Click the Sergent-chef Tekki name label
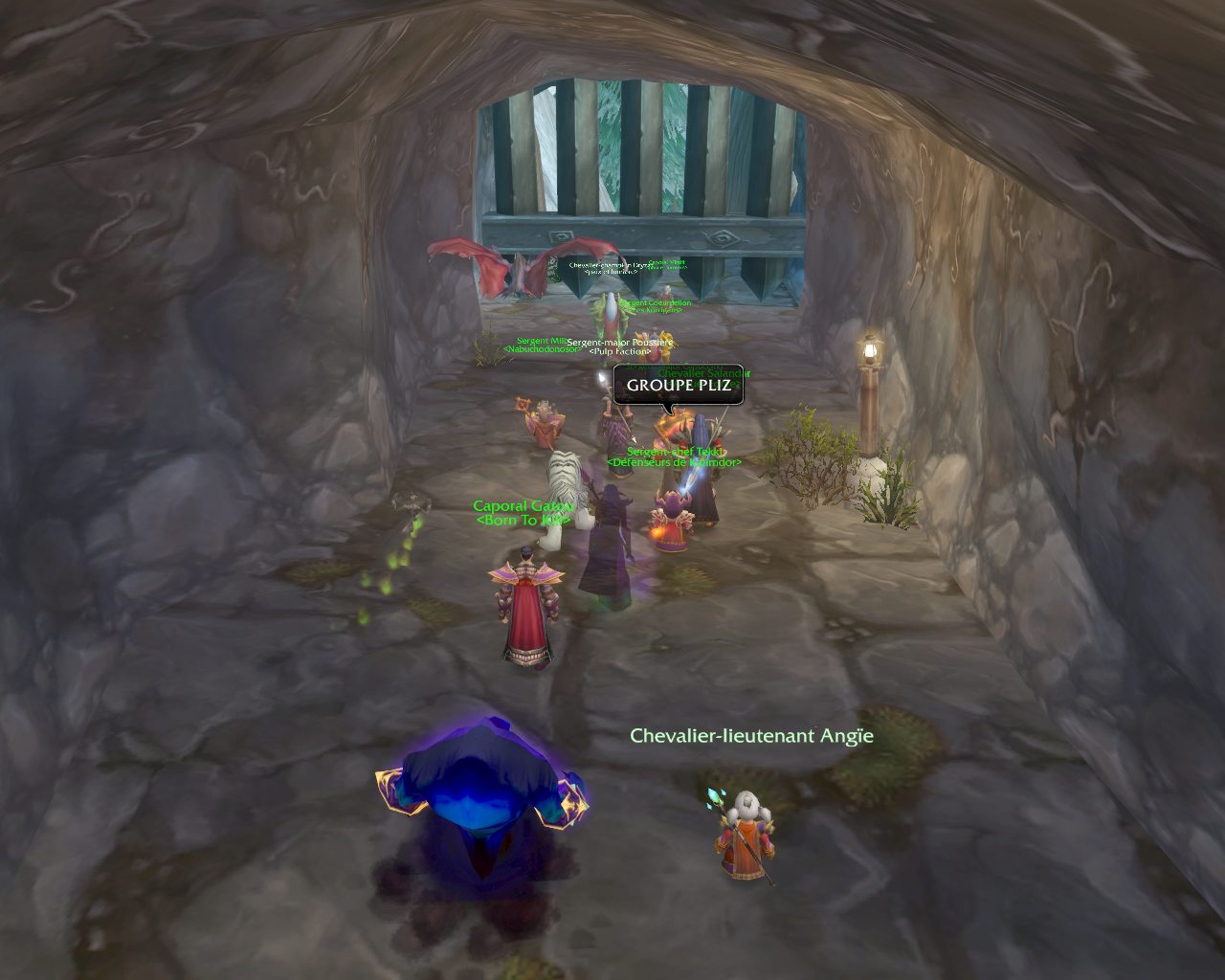 click(x=676, y=452)
